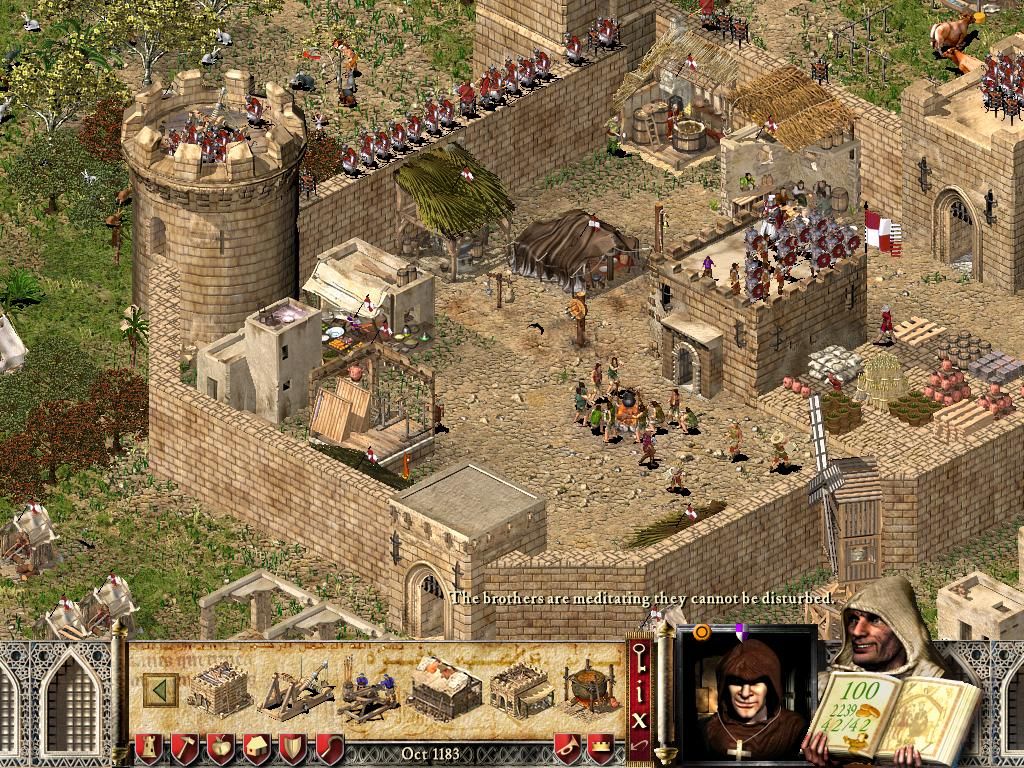Select the stone building with awning icon
Viewport: 1024px width, 768px height.
coord(521,689)
